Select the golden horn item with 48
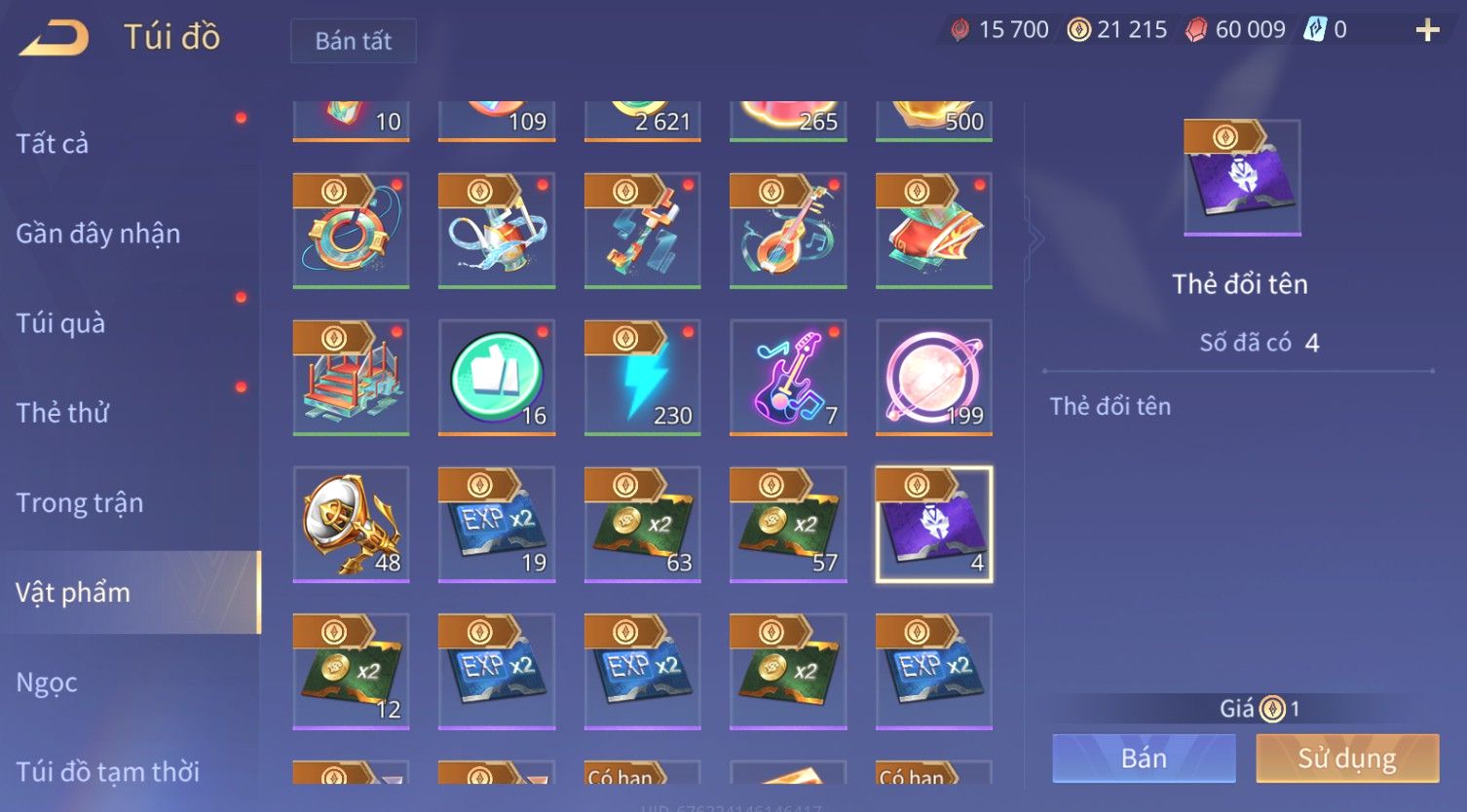The image size is (1467, 812). coord(351,524)
